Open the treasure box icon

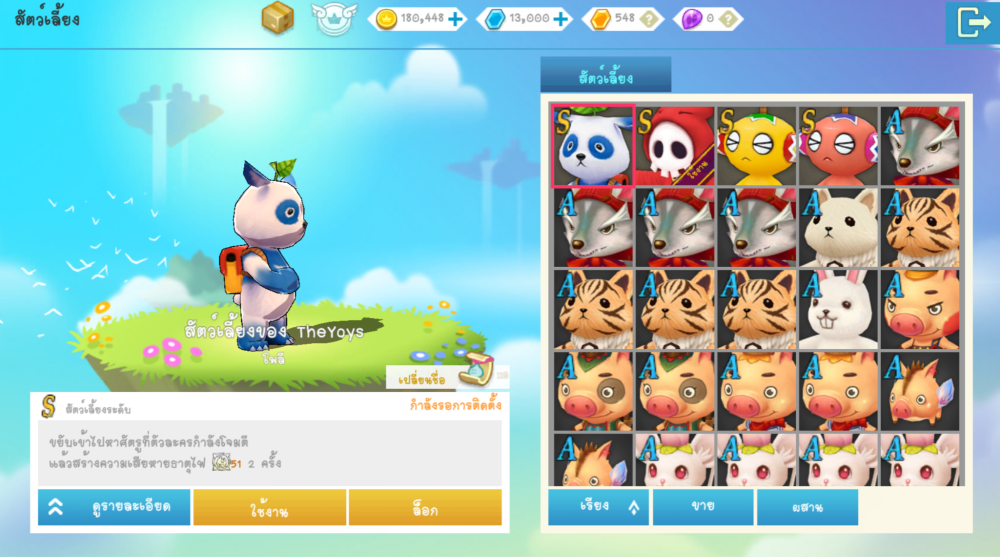[x=278, y=18]
